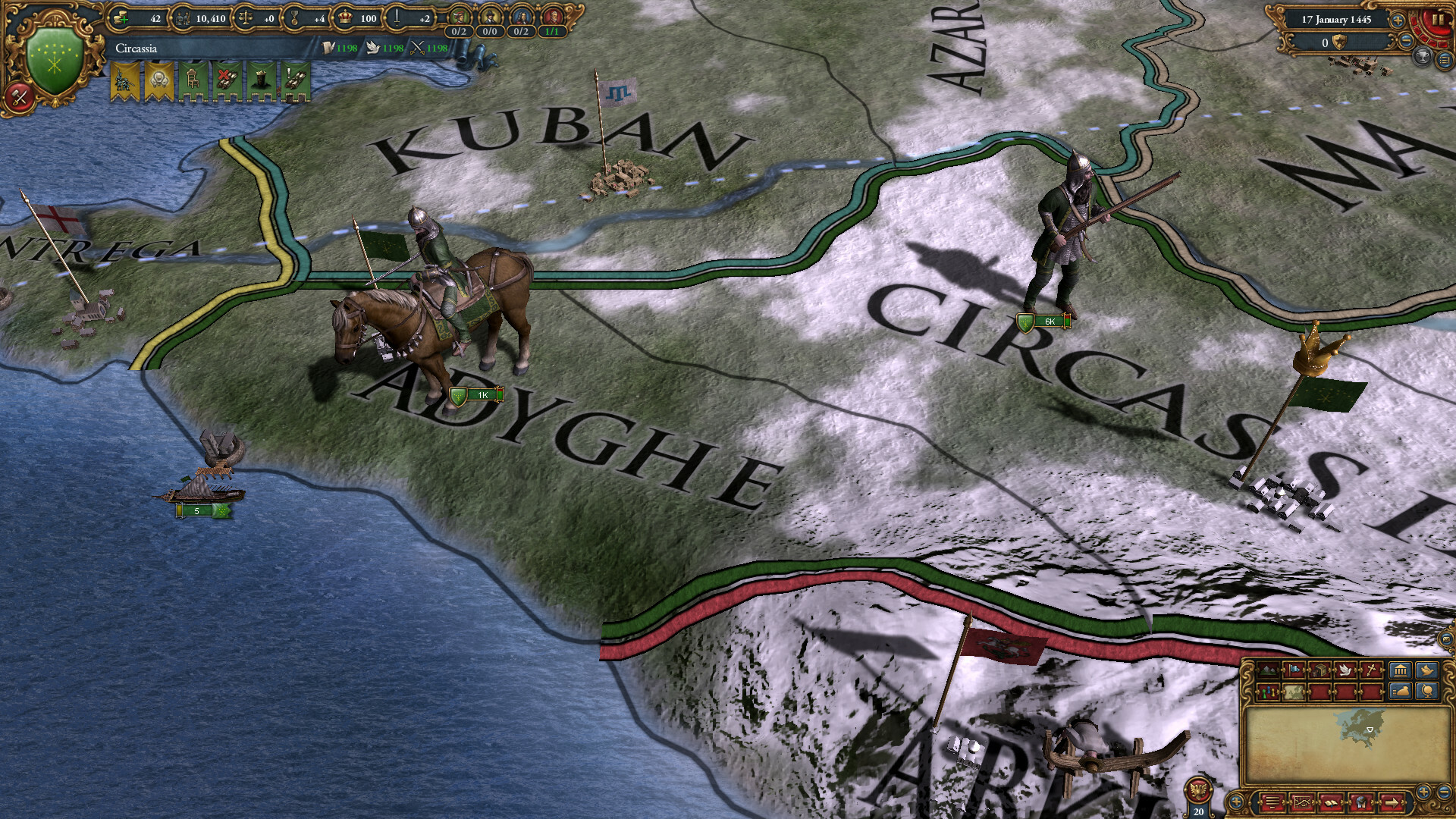Click the globe icon in the minimap panel
This screenshot has width=1456, height=819.
[1428, 692]
